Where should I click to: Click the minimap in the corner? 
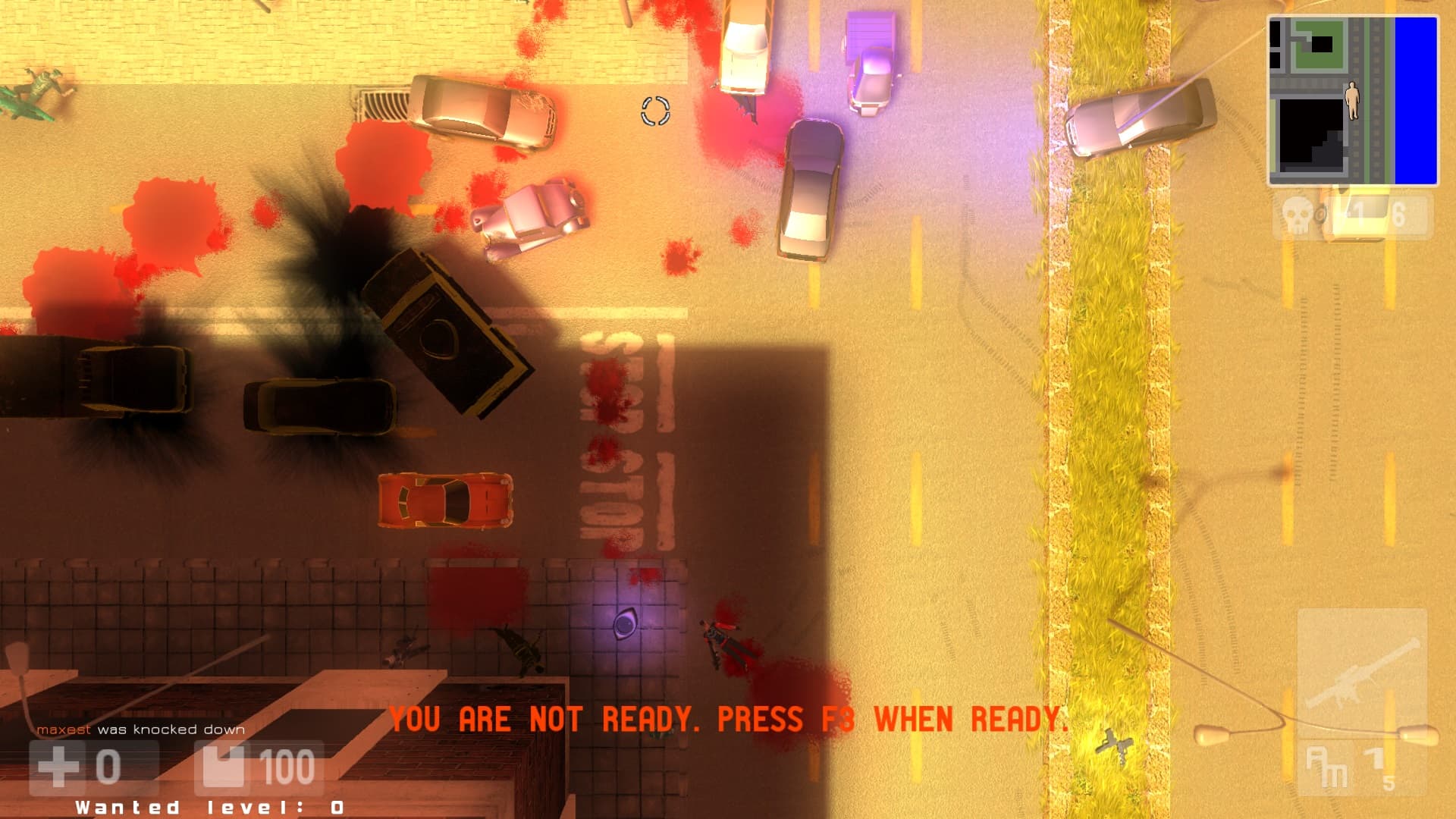click(x=1352, y=101)
